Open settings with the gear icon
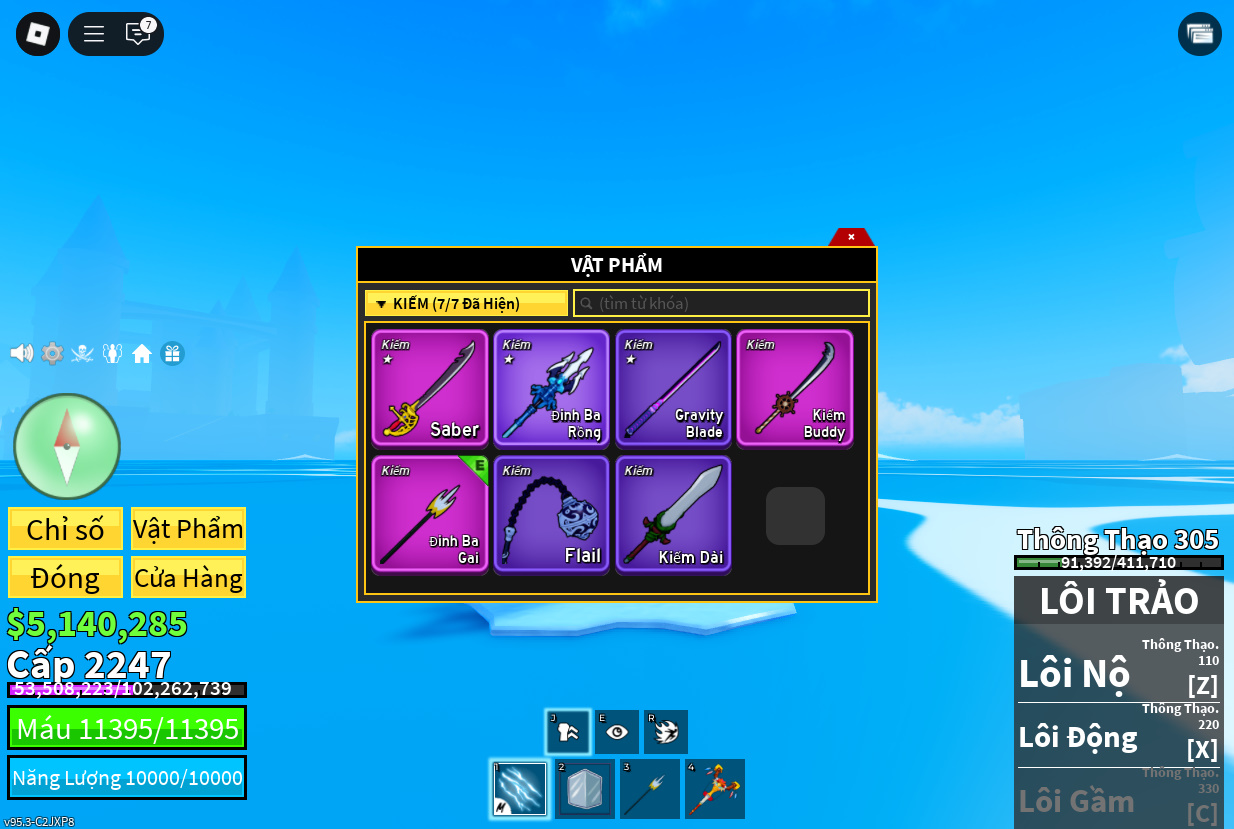Viewport: 1234px width, 829px height. (52, 353)
